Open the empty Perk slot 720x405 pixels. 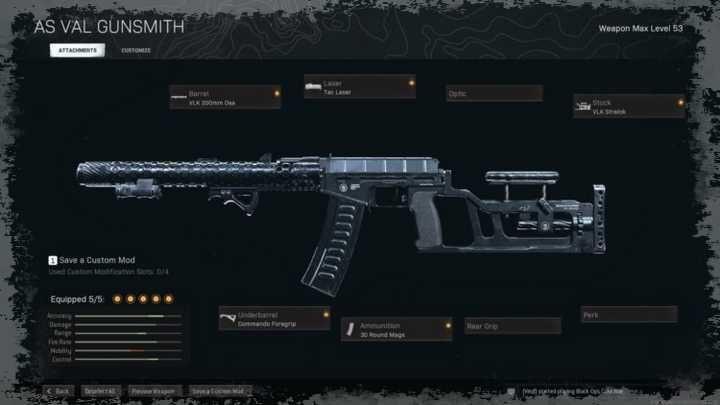(x=629, y=315)
